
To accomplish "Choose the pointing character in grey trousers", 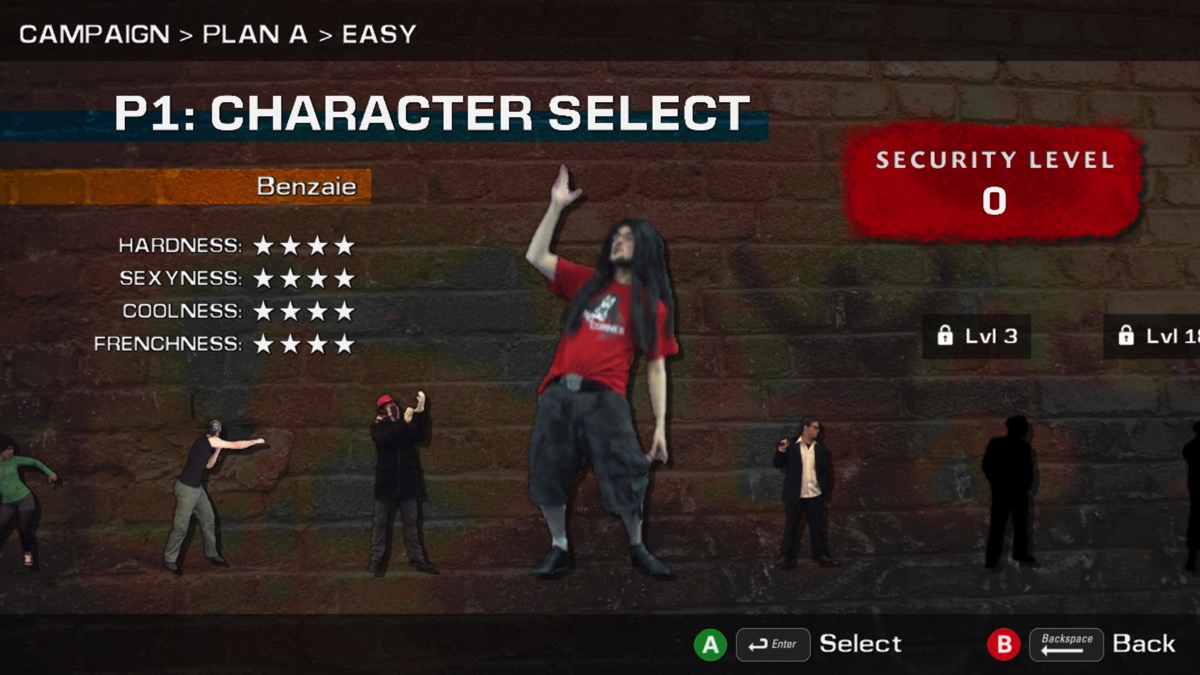I will point(198,492).
